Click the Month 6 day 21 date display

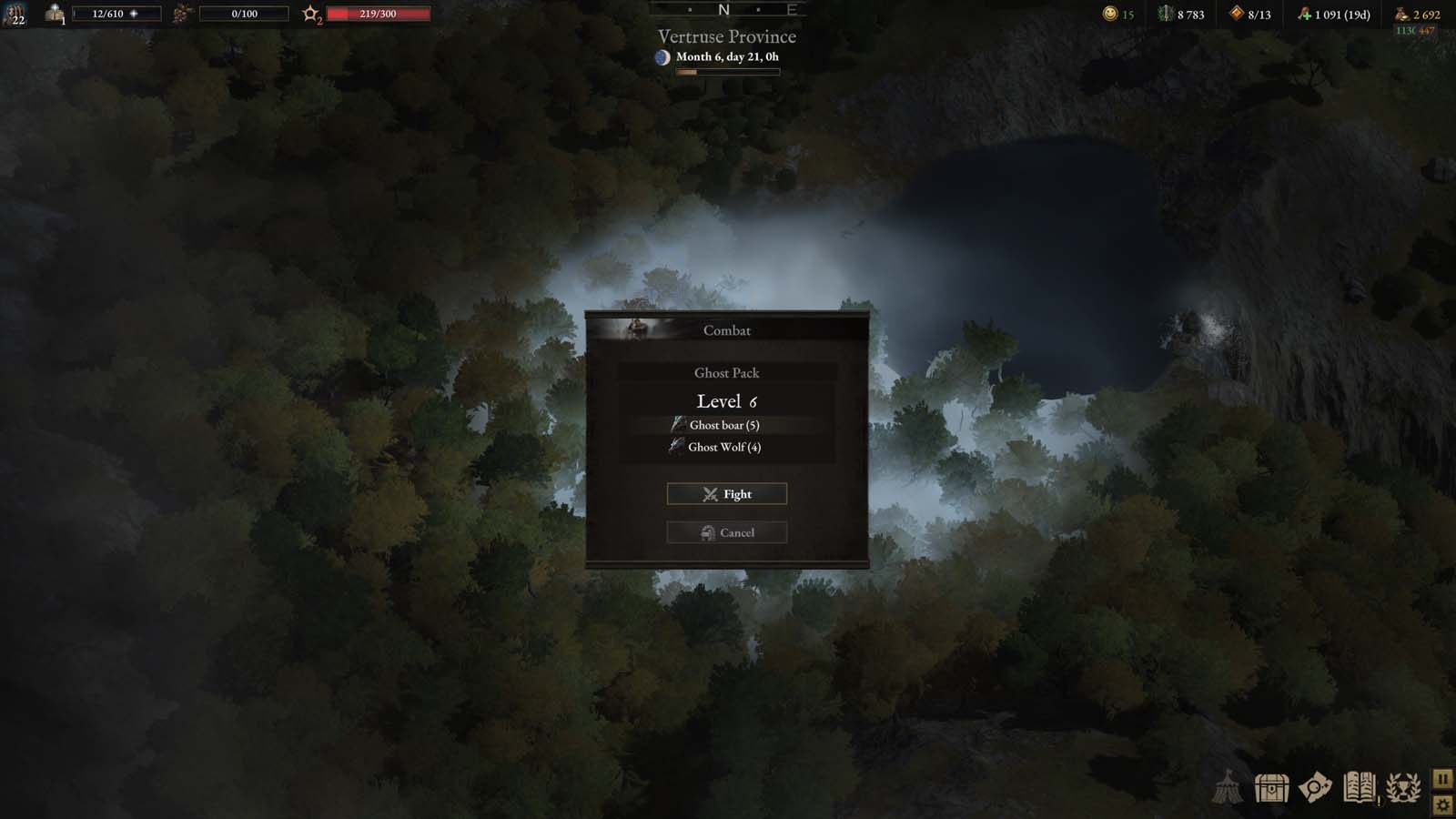tap(726, 56)
